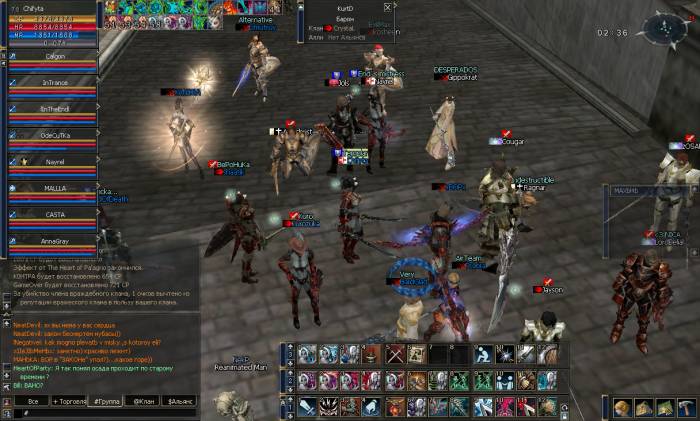This screenshot has height=421, width=700.
Task: Target party member InTrance
Action: point(53,83)
